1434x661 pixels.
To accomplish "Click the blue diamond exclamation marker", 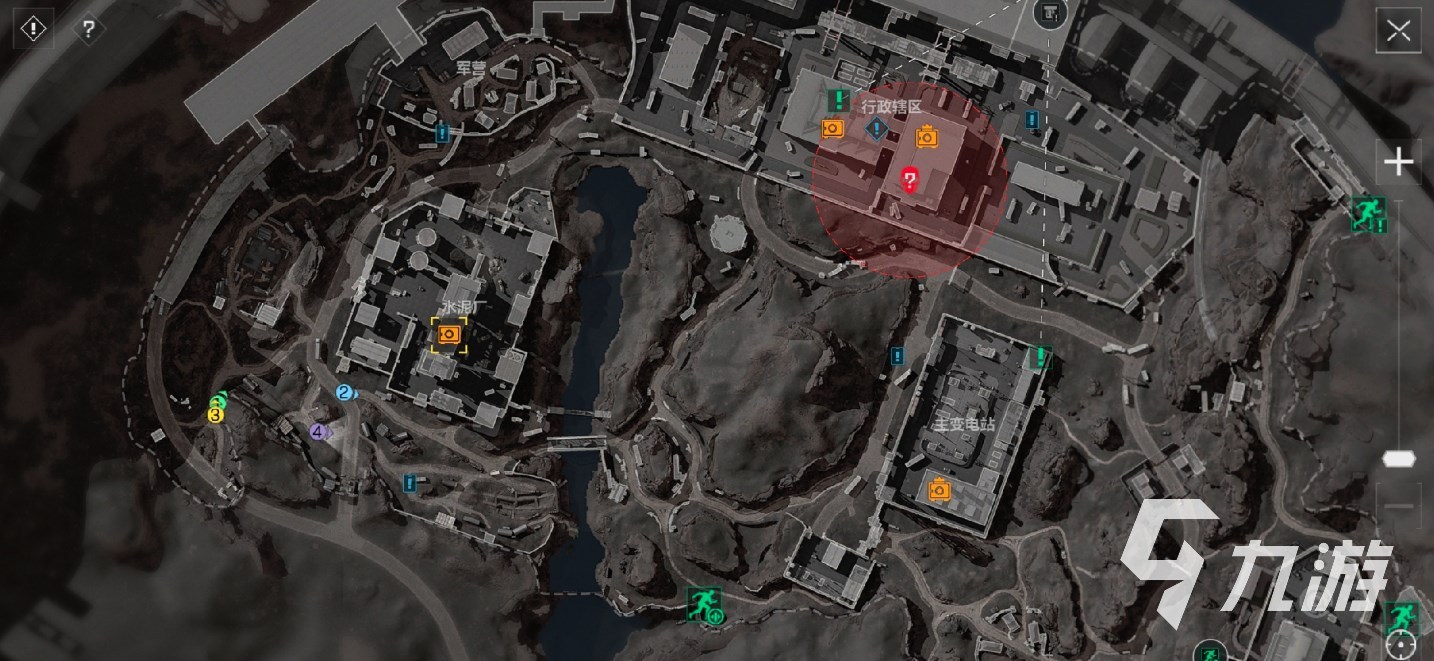I will [877, 128].
